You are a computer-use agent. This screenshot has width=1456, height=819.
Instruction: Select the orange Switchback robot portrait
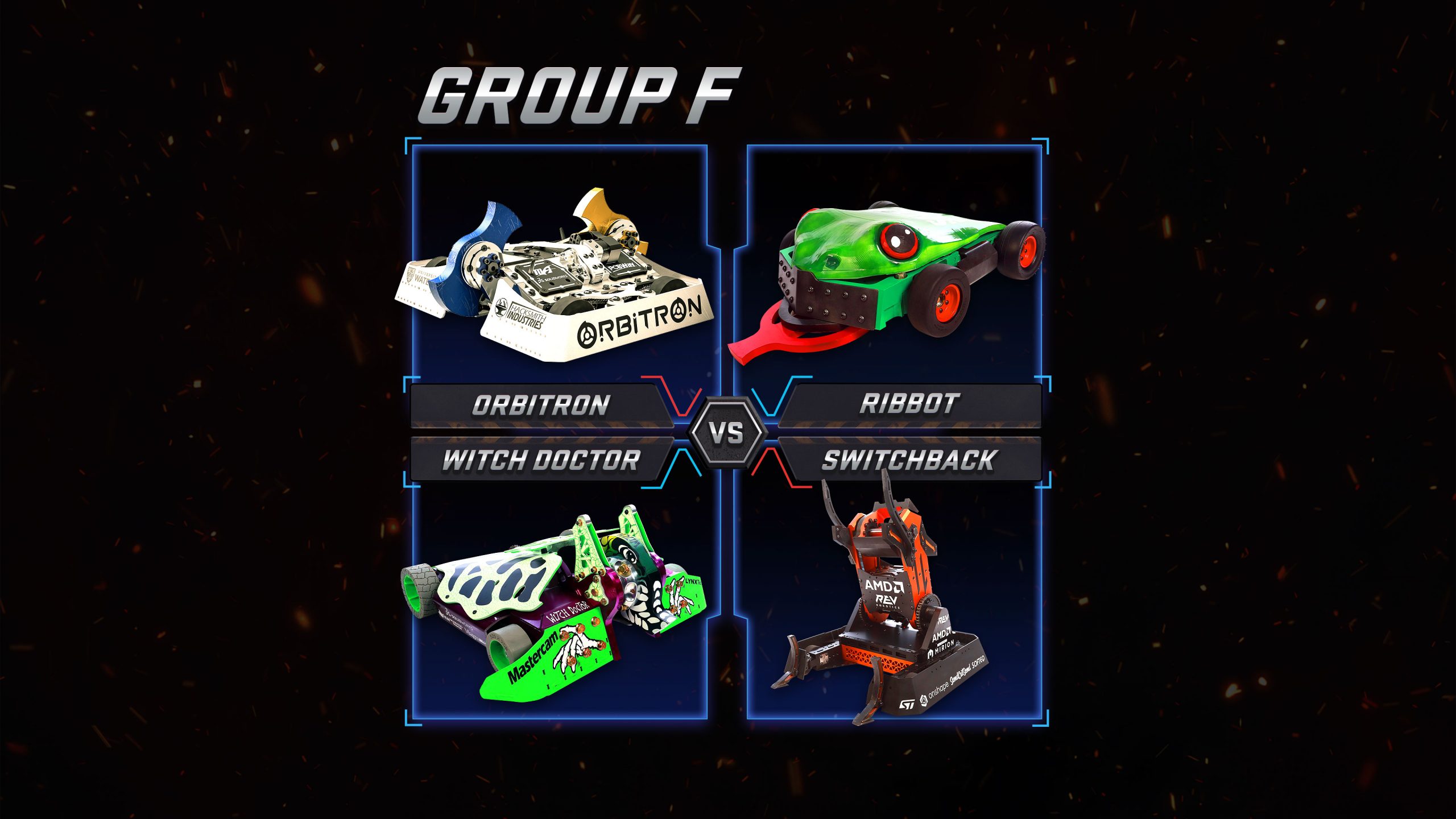point(887,609)
